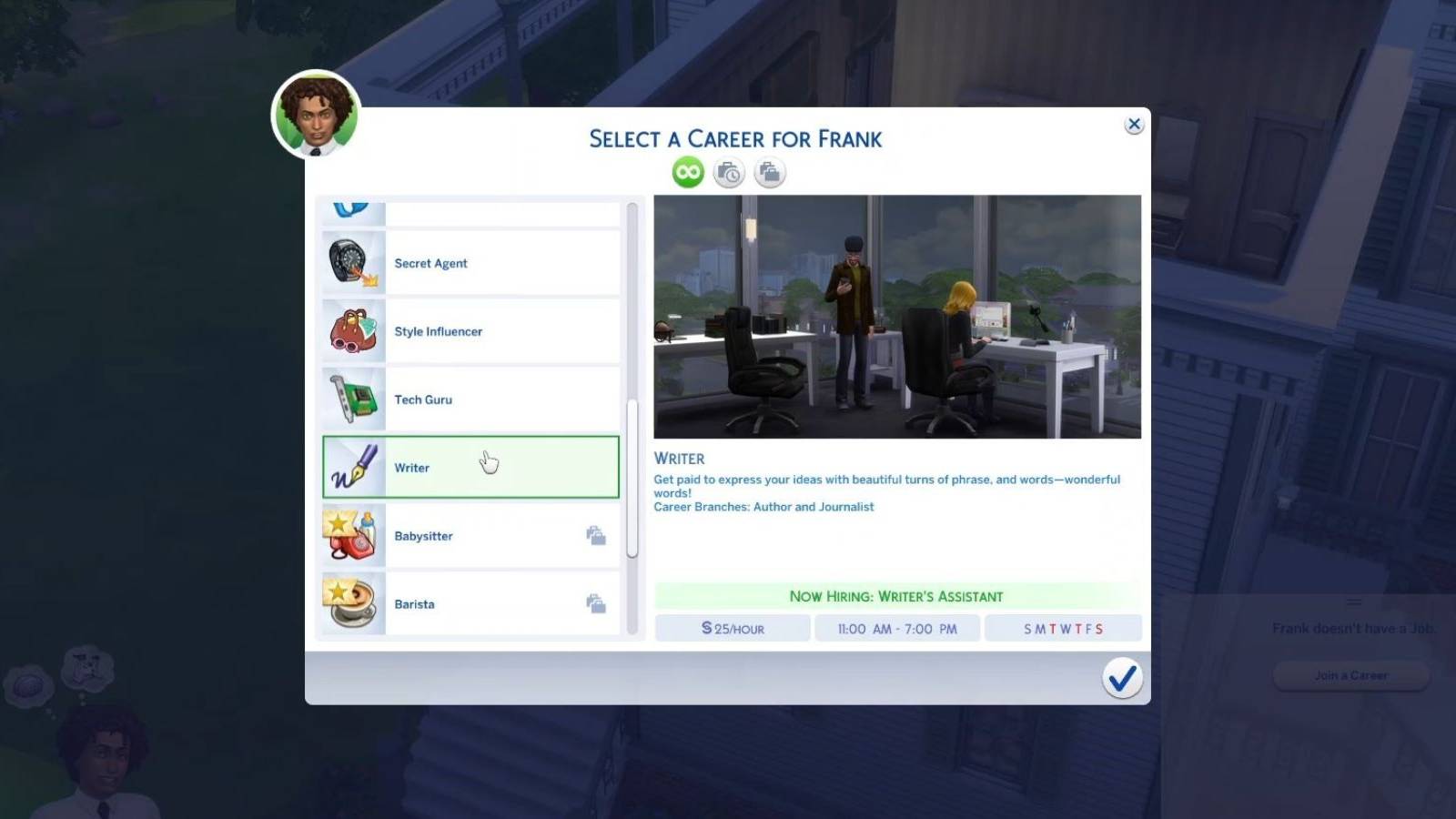Select the Secret Agent watch icon
This screenshot has height=819, width=1456.
351,262
